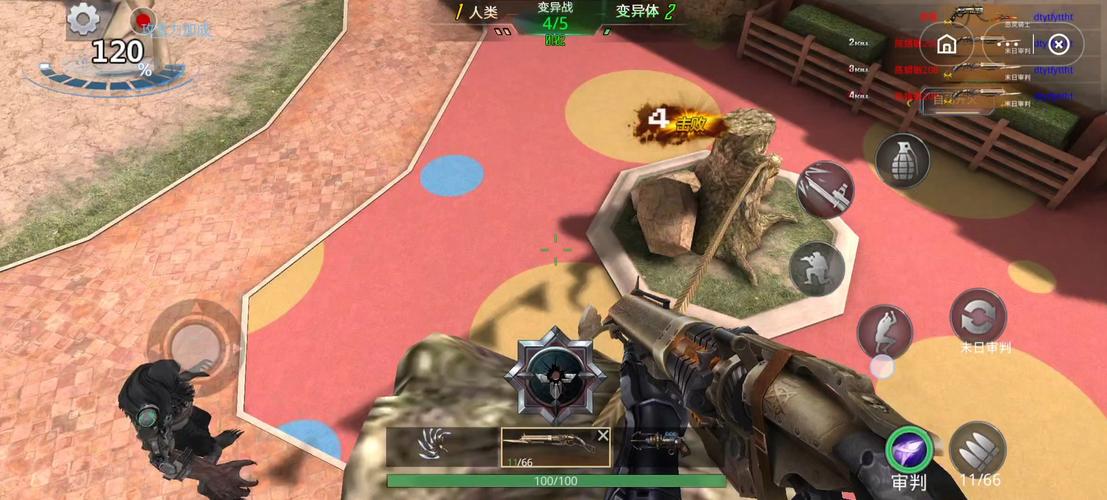
Task: Go to the home screen overlay button
Action: (947, 44)
